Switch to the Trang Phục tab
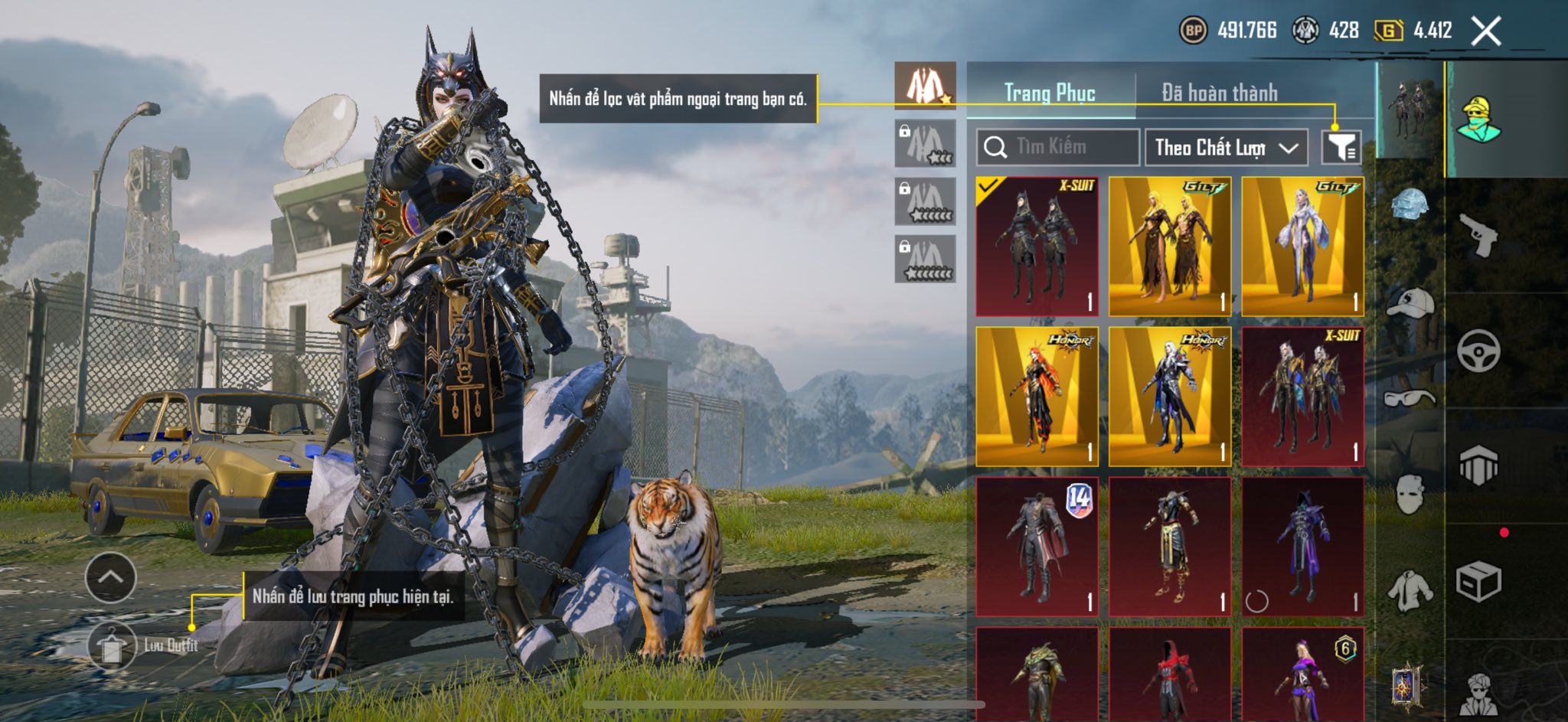This screenshot has height=722, width=1568. (1050, 93)
